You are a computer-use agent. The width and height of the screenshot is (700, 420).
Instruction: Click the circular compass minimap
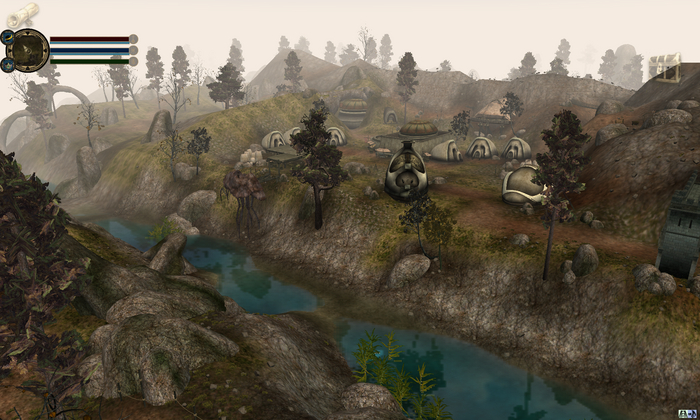pyautogui.click(x=27, y=50)
